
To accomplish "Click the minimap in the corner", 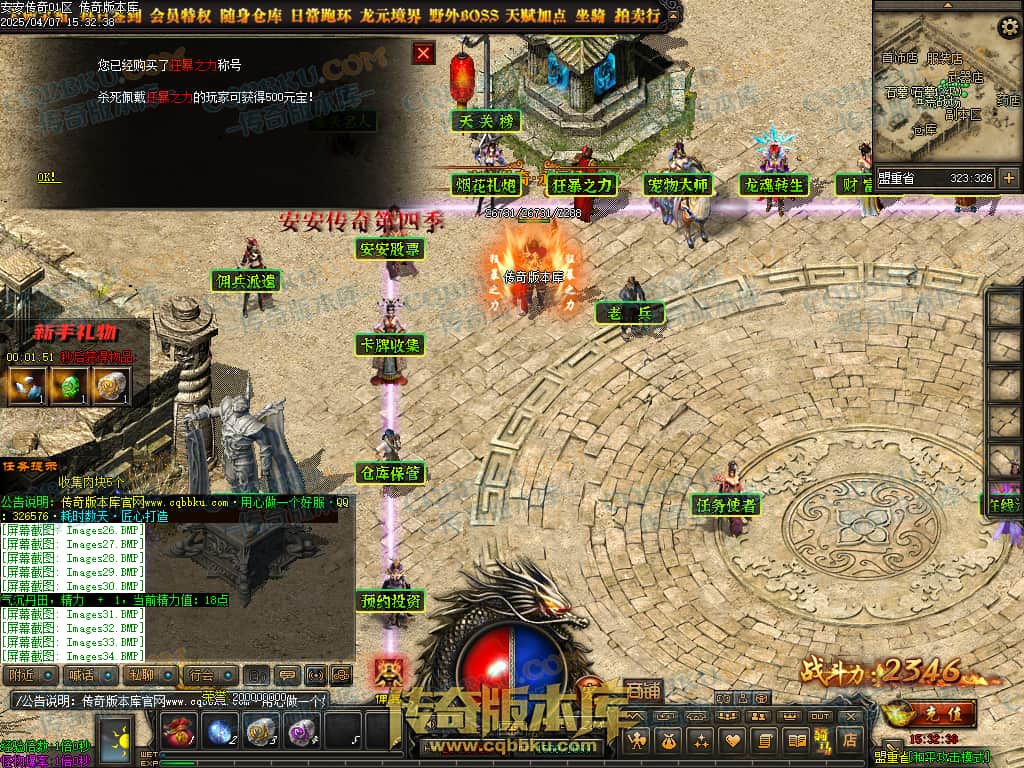I will coord(947,90).
